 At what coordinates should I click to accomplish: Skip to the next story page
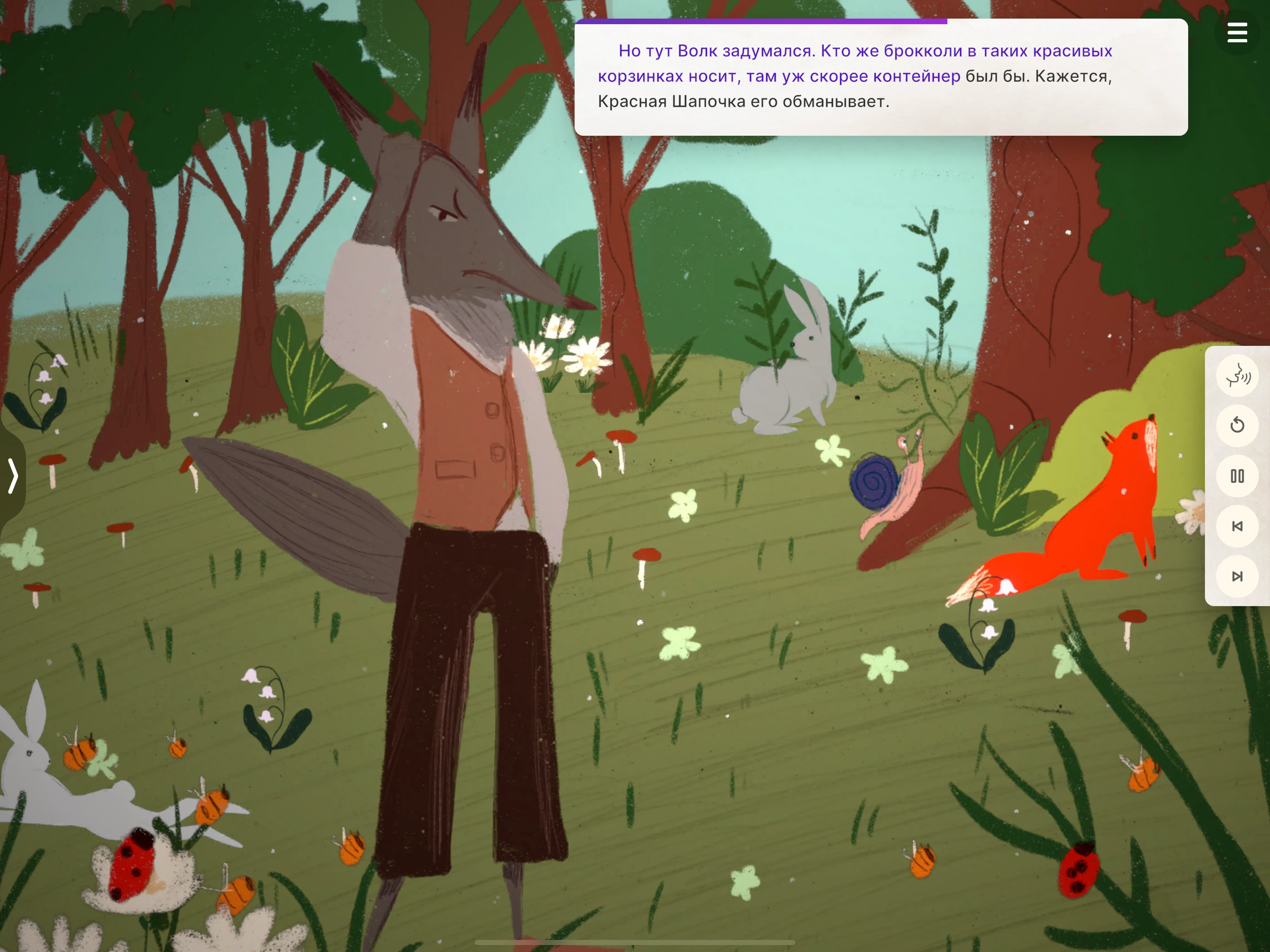click(x=1237, y=576)
